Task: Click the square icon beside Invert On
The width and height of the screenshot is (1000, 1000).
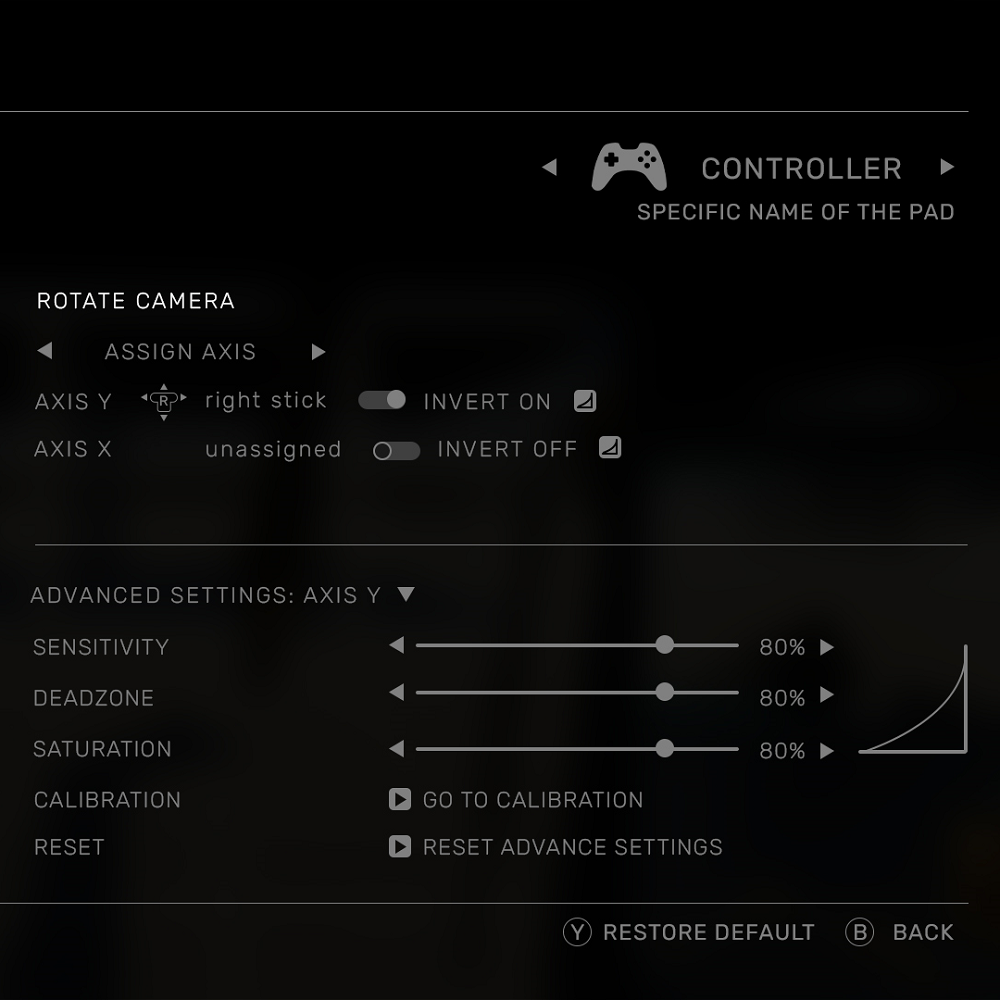Action: click(585, 401)
